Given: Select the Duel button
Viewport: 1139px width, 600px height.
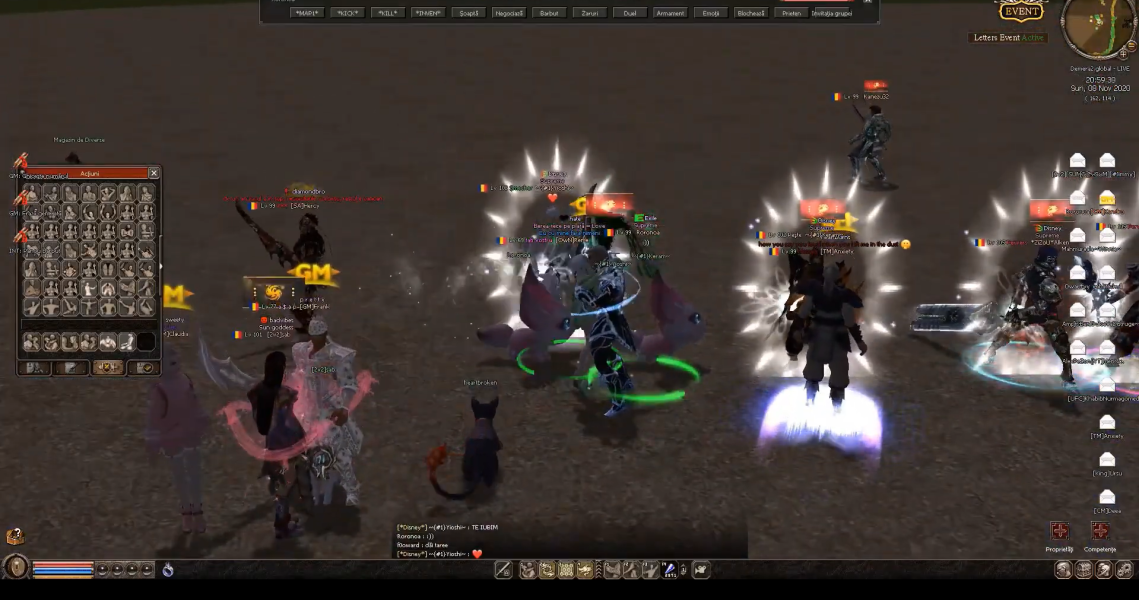Looking at the screenshot, I should pyautogui.click(x=630, y=13).
